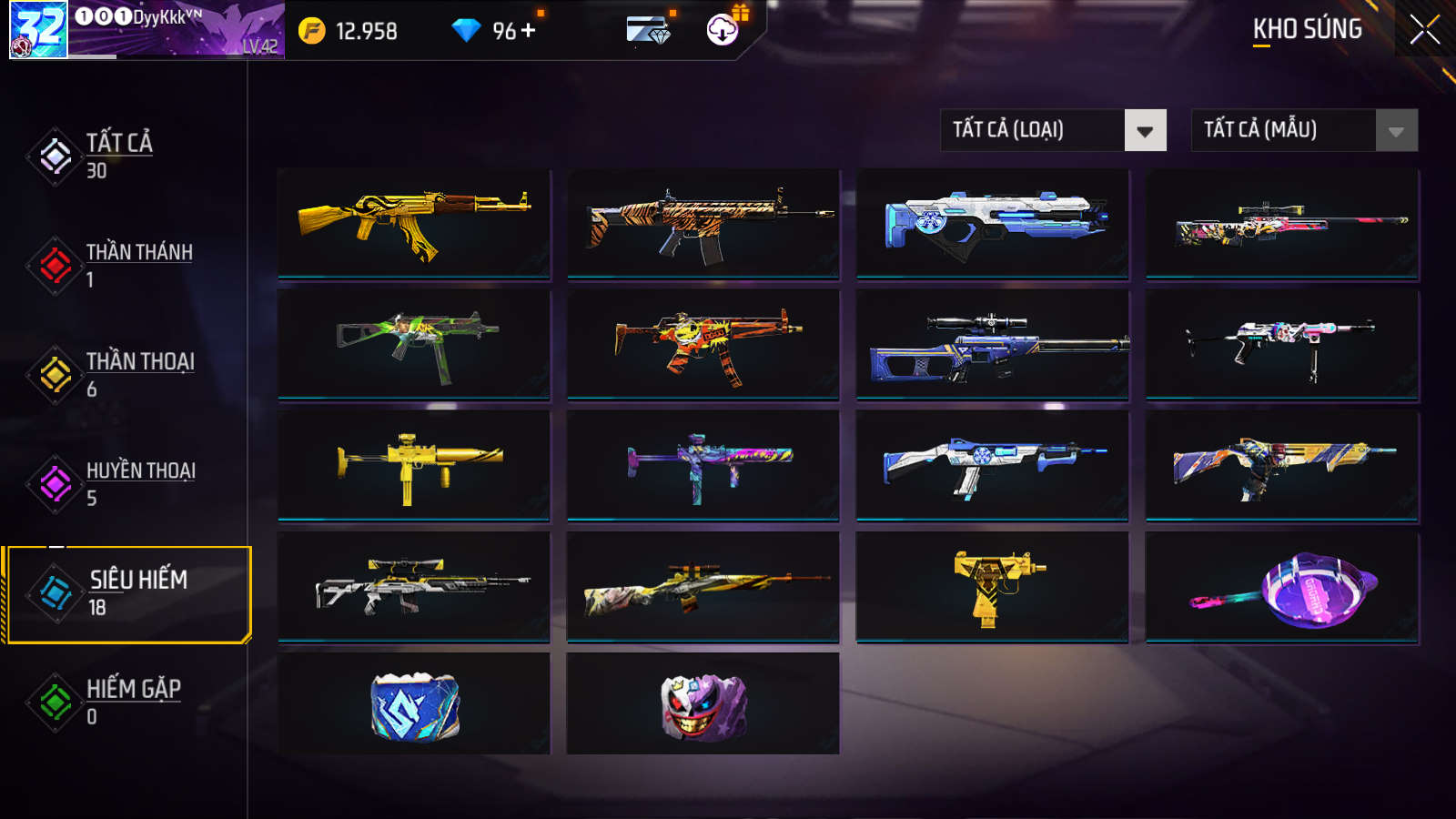Open the diamond card voucher icon
Image resolution: width=1456 pixels, height=819 pixels.
click(x=648, y=30)
